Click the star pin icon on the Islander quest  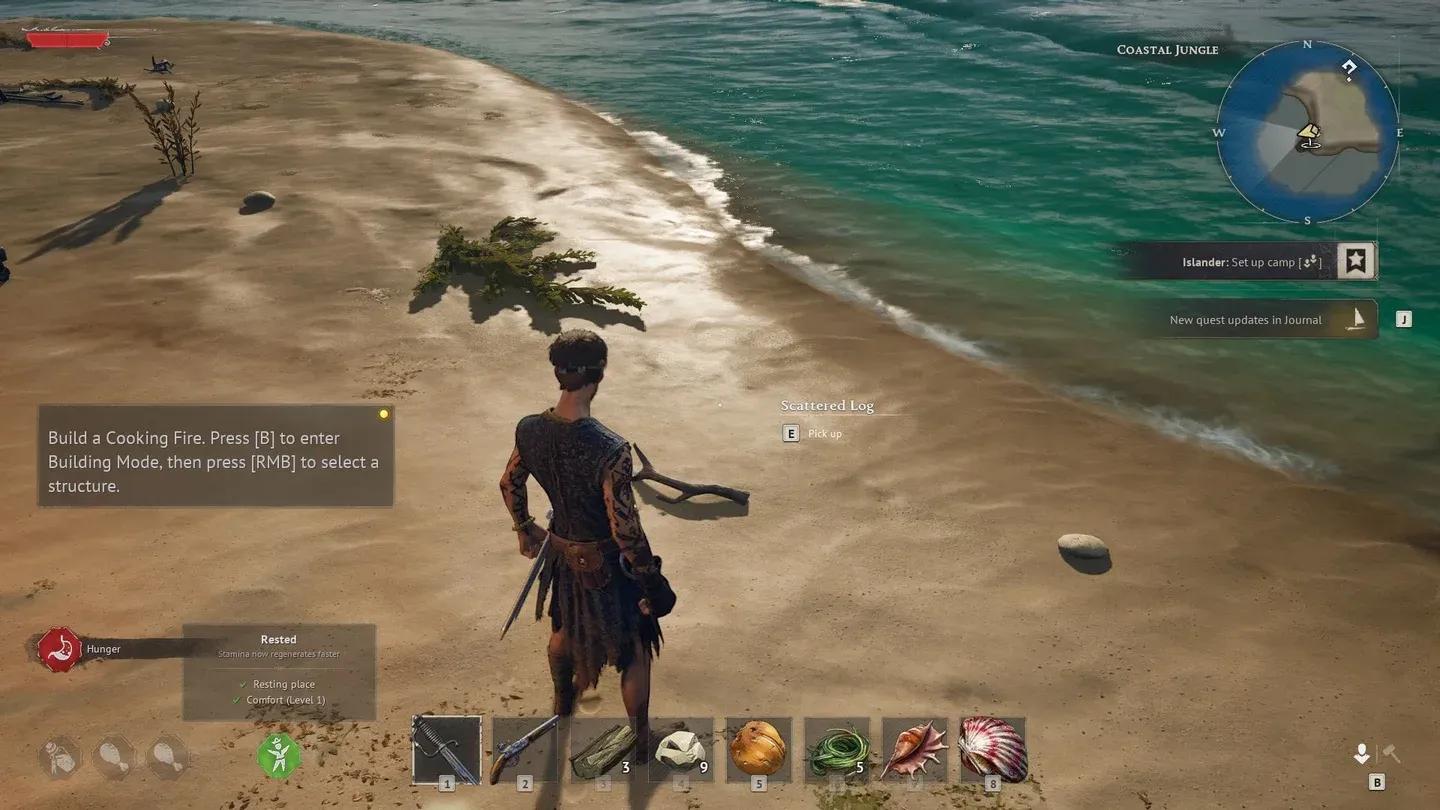click(1355, 259)
